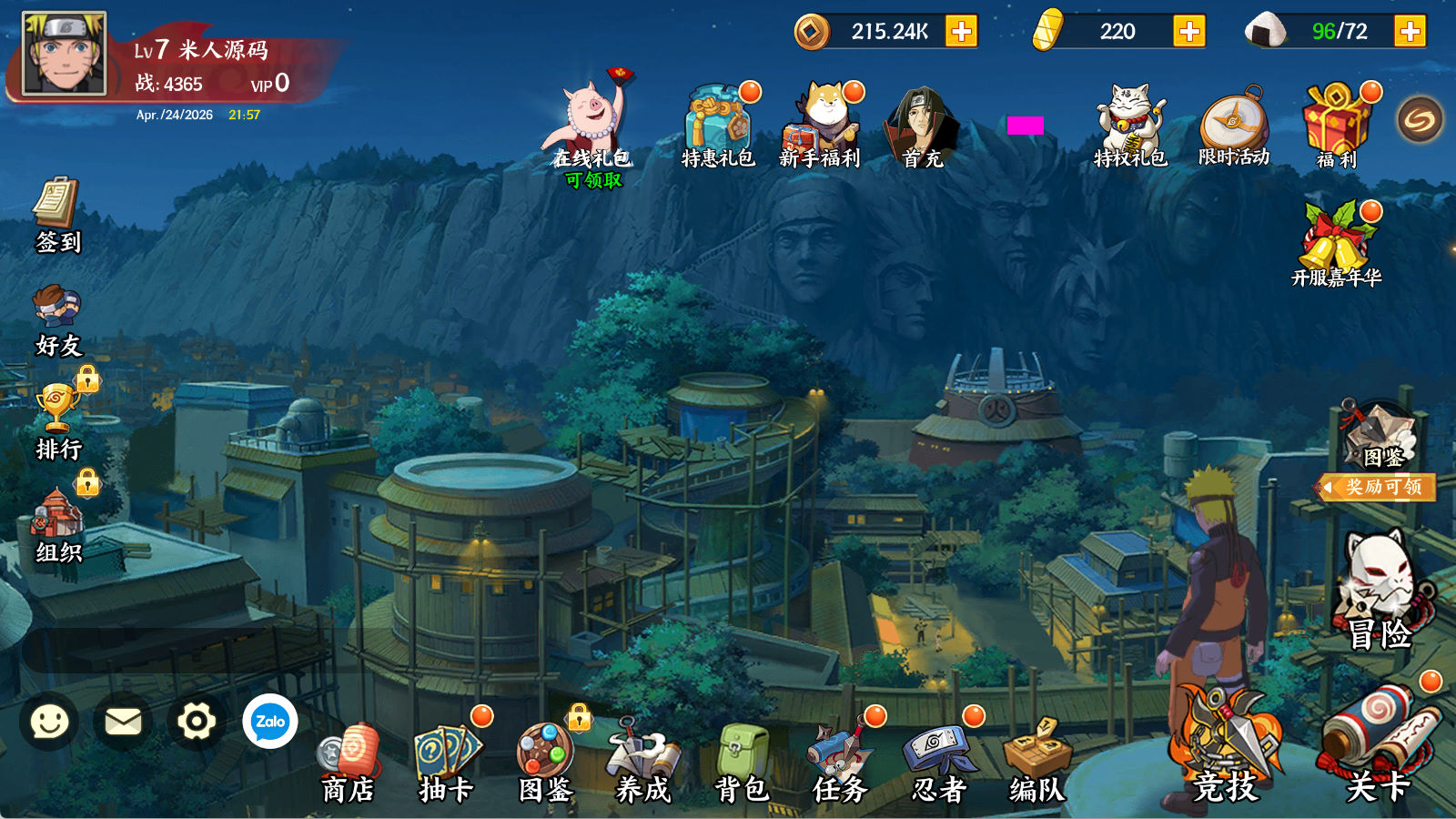Image resolution: width=1456 pixels, height=819 pixels.
Task: Open the 好友 friends list
Action: click(57, 319)
